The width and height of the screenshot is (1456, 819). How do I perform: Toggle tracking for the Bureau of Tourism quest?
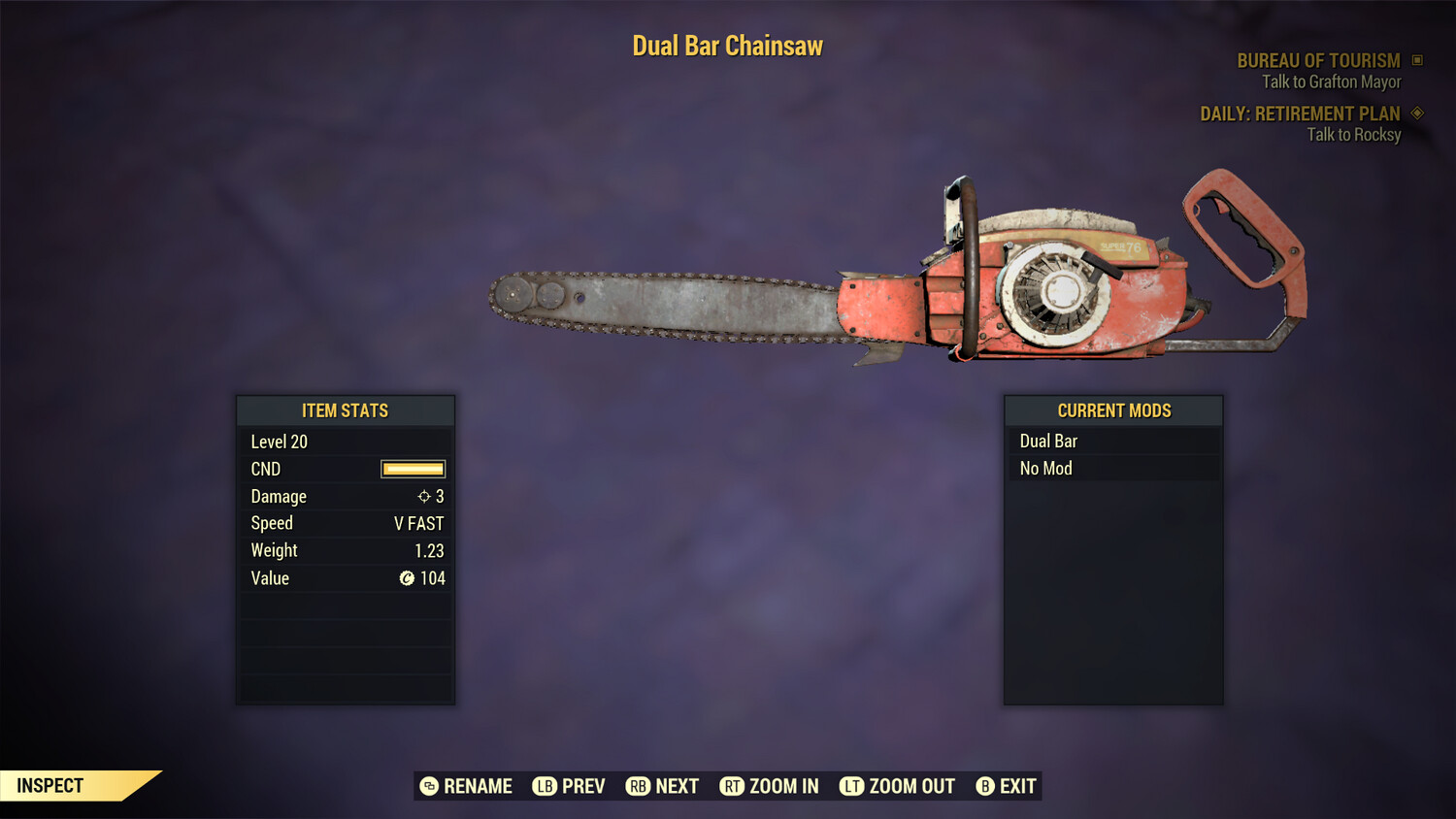1320,60
